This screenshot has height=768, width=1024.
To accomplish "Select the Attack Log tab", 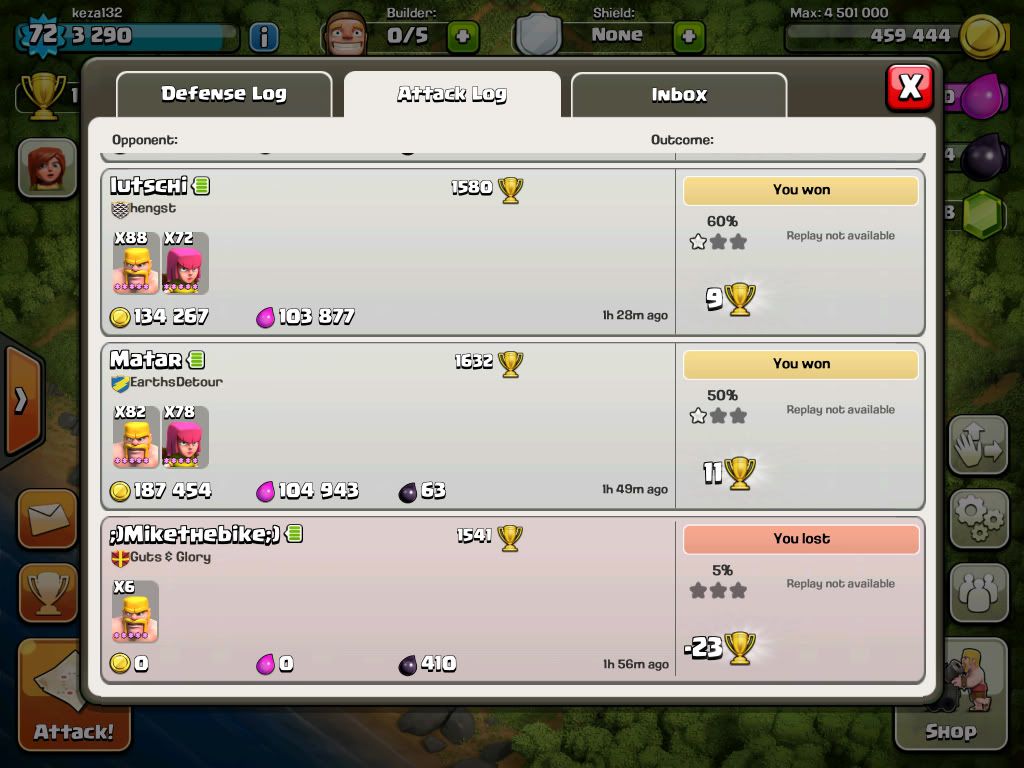I will coord(452,95).
